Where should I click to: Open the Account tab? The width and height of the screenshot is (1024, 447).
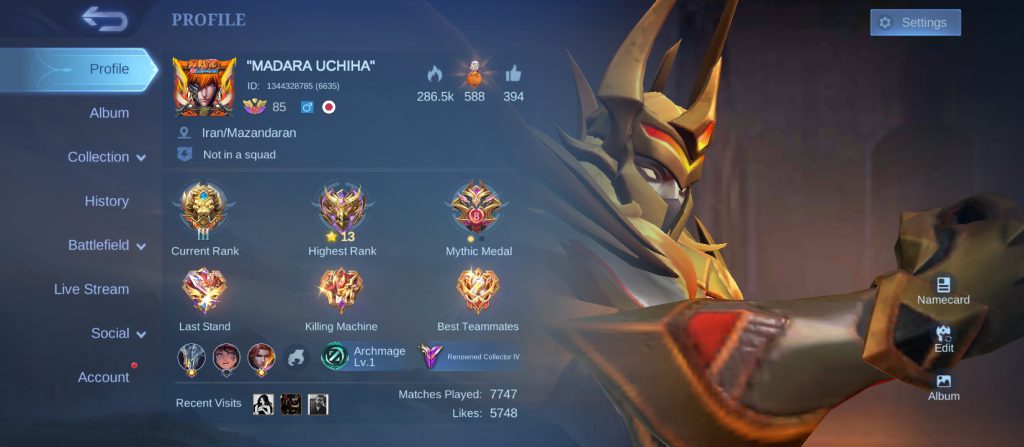[x=104, y=377]
